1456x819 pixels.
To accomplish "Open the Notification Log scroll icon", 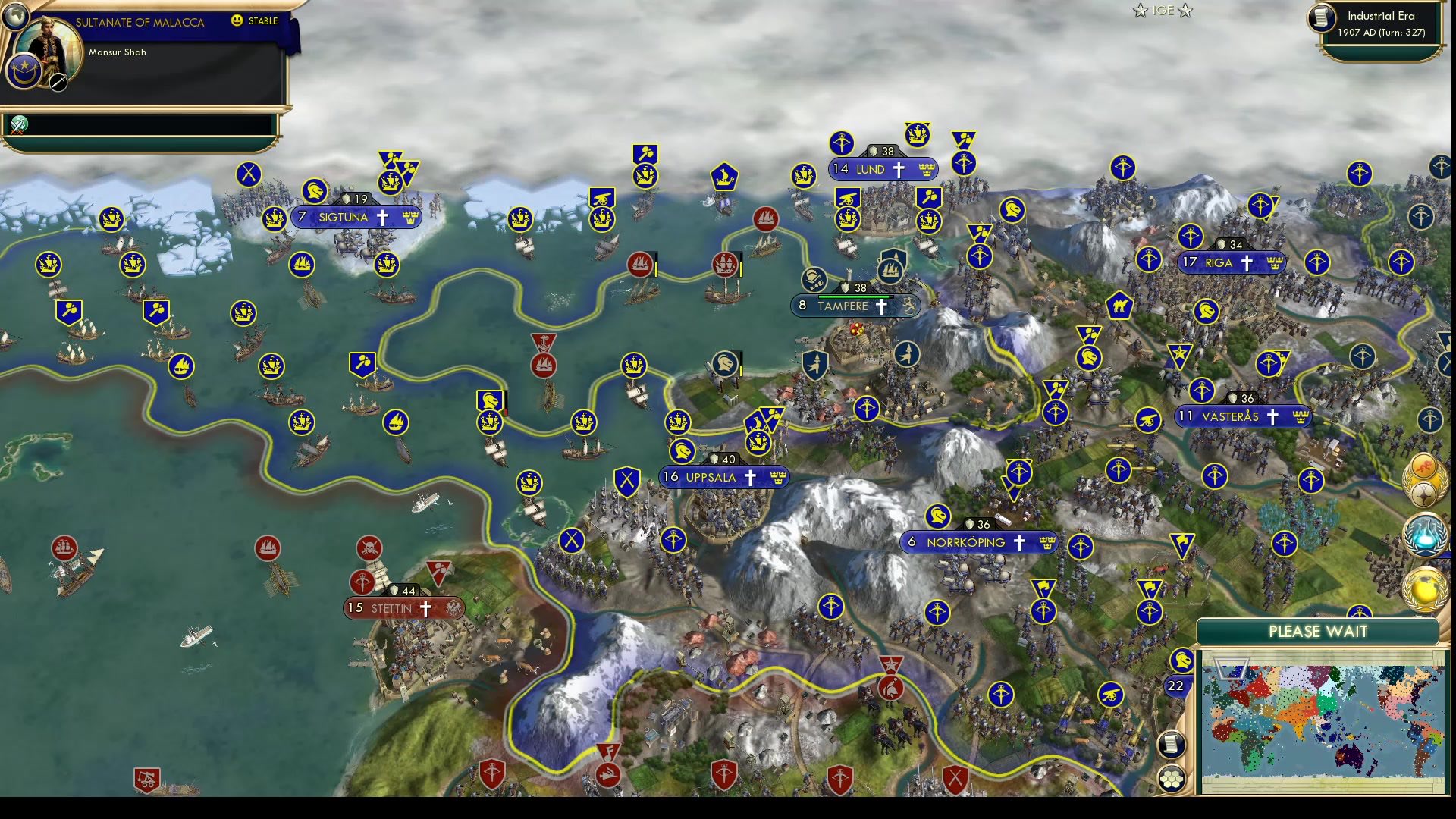I will [1172, 745].
